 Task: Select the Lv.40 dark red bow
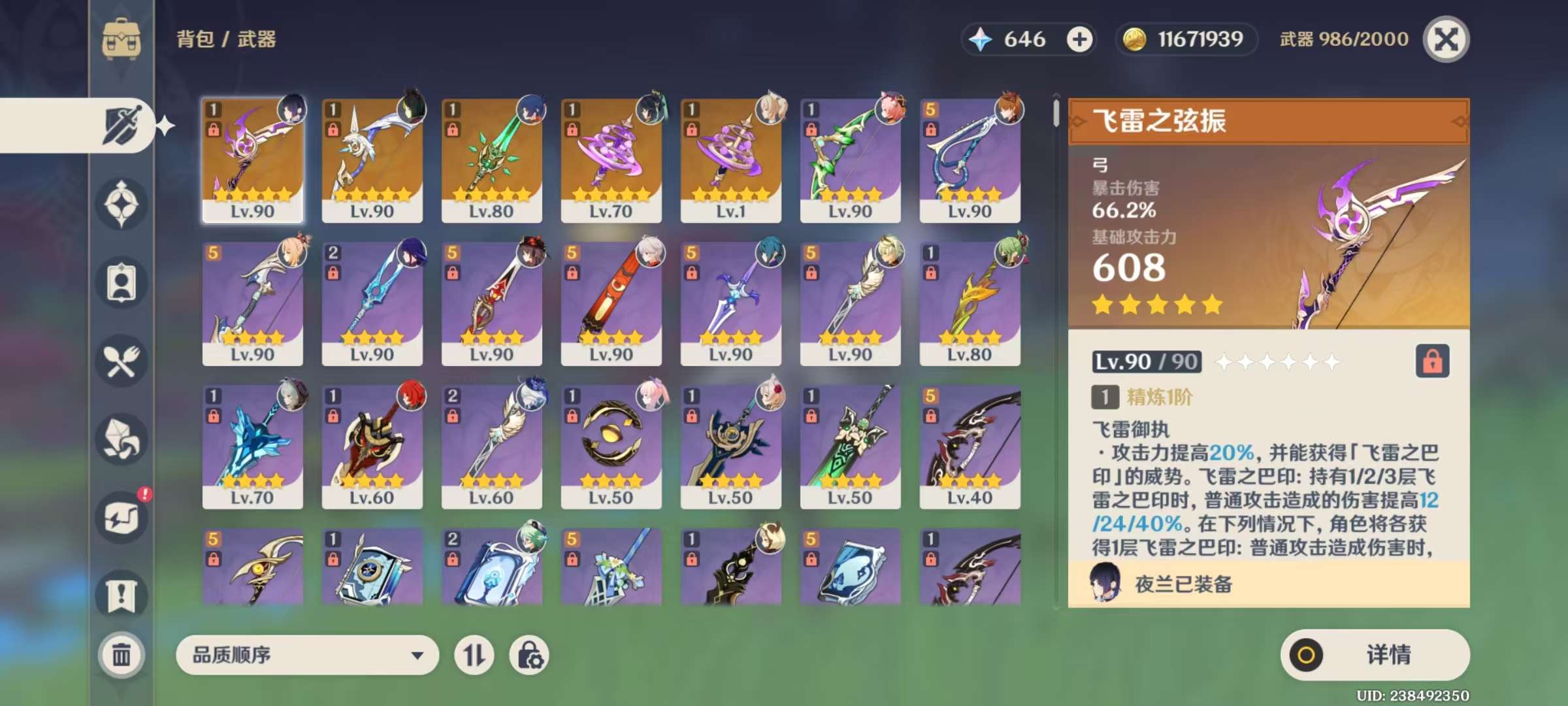(970, 446)
